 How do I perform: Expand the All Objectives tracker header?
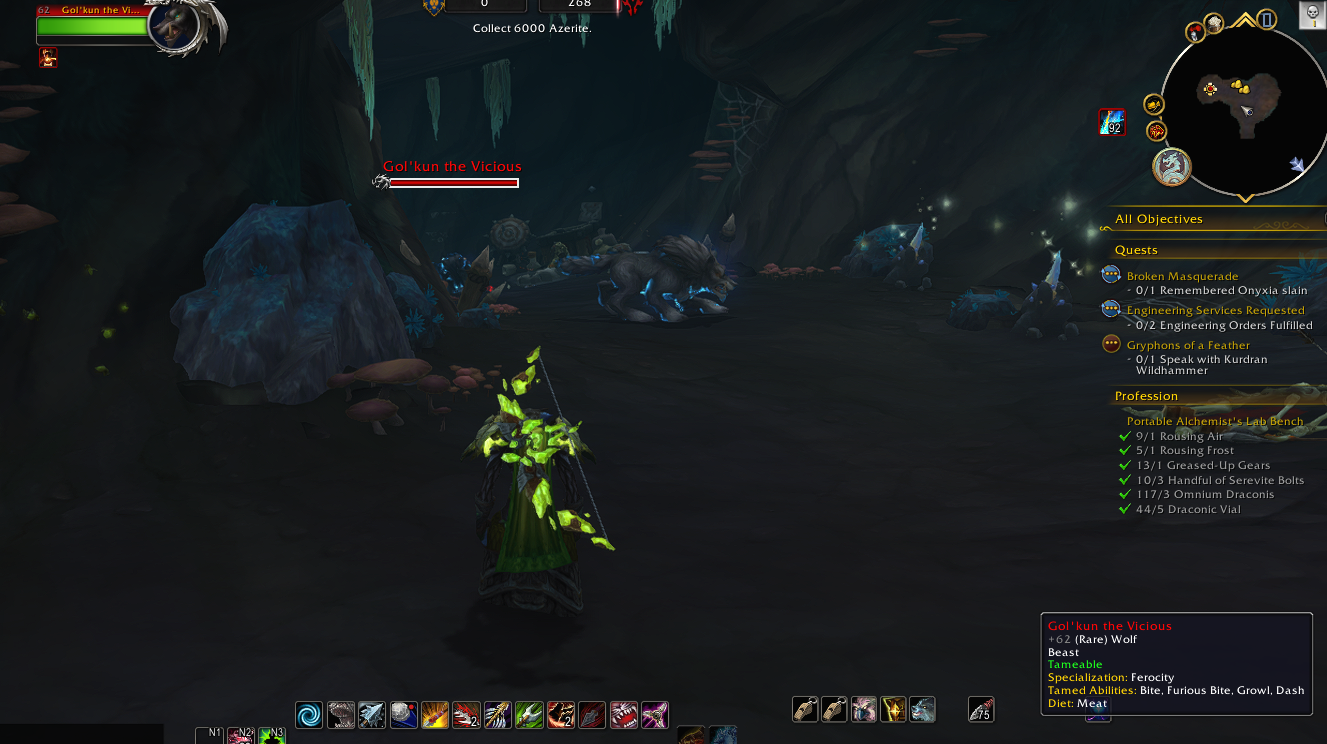click(x=1159, y=219)
